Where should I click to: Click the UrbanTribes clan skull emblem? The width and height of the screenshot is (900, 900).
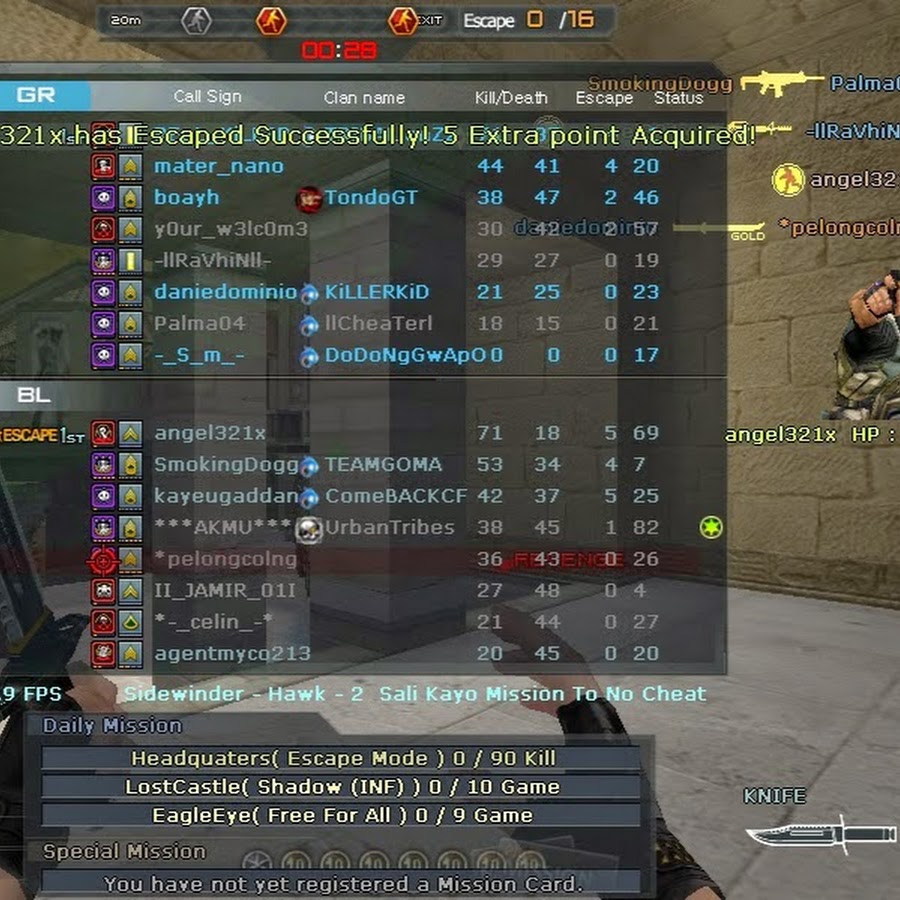pyautogui.click(x=310, y=528)
